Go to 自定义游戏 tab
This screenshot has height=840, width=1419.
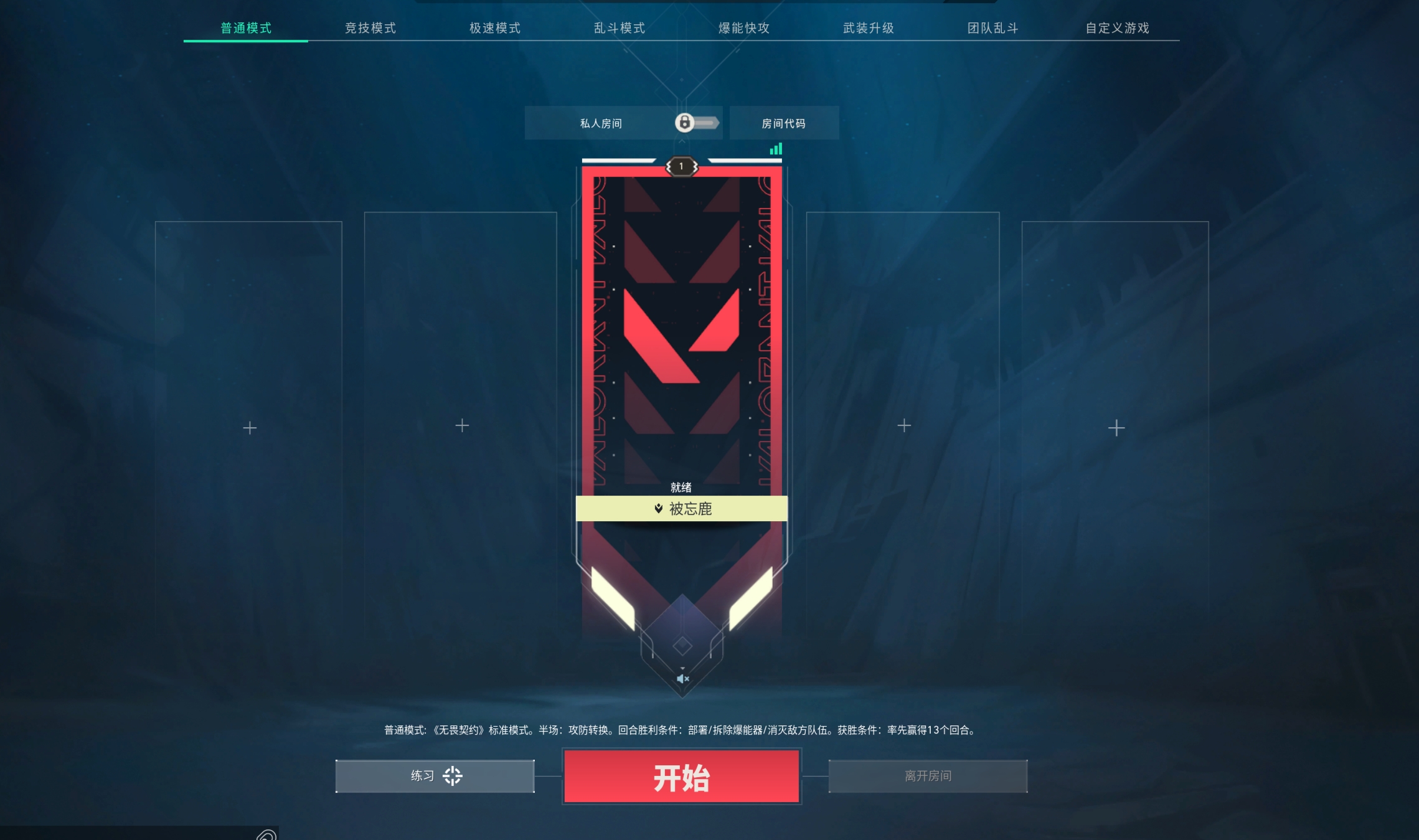pos(1118,28)
